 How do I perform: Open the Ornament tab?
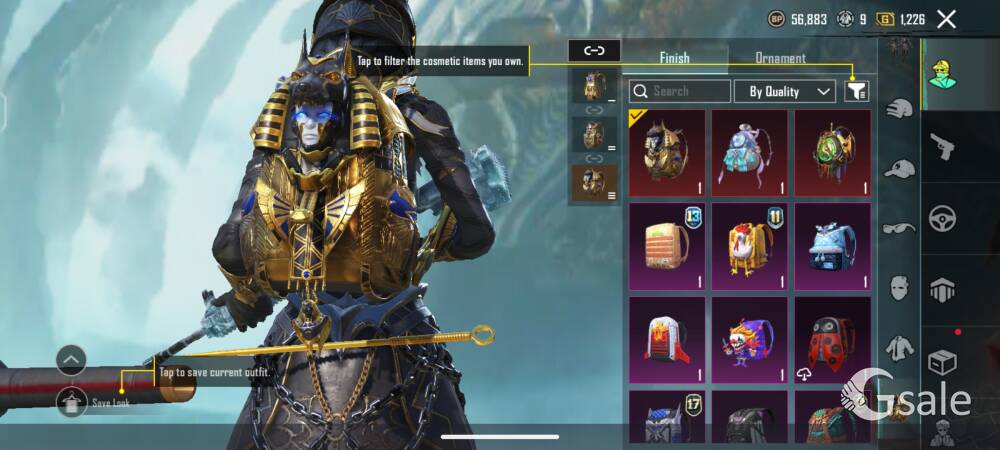tap(780, 58)
